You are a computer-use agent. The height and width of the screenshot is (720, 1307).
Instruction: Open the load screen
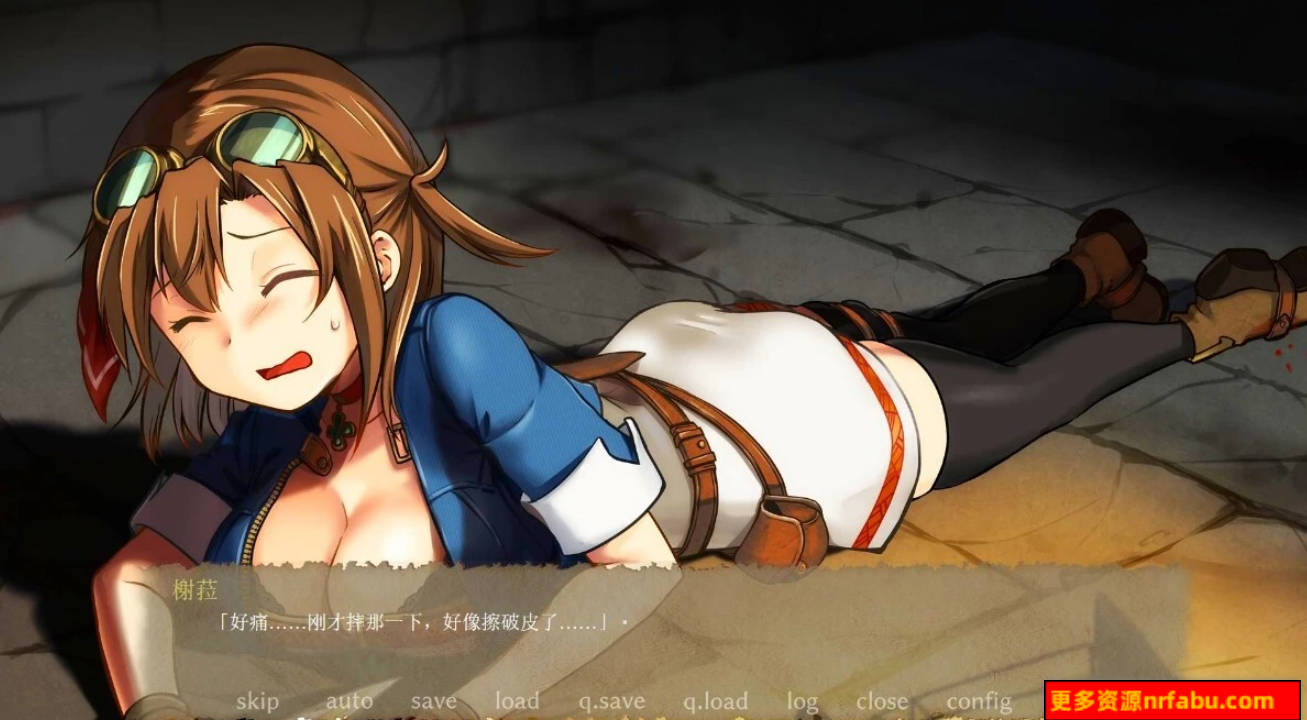[x=516, y=701]
